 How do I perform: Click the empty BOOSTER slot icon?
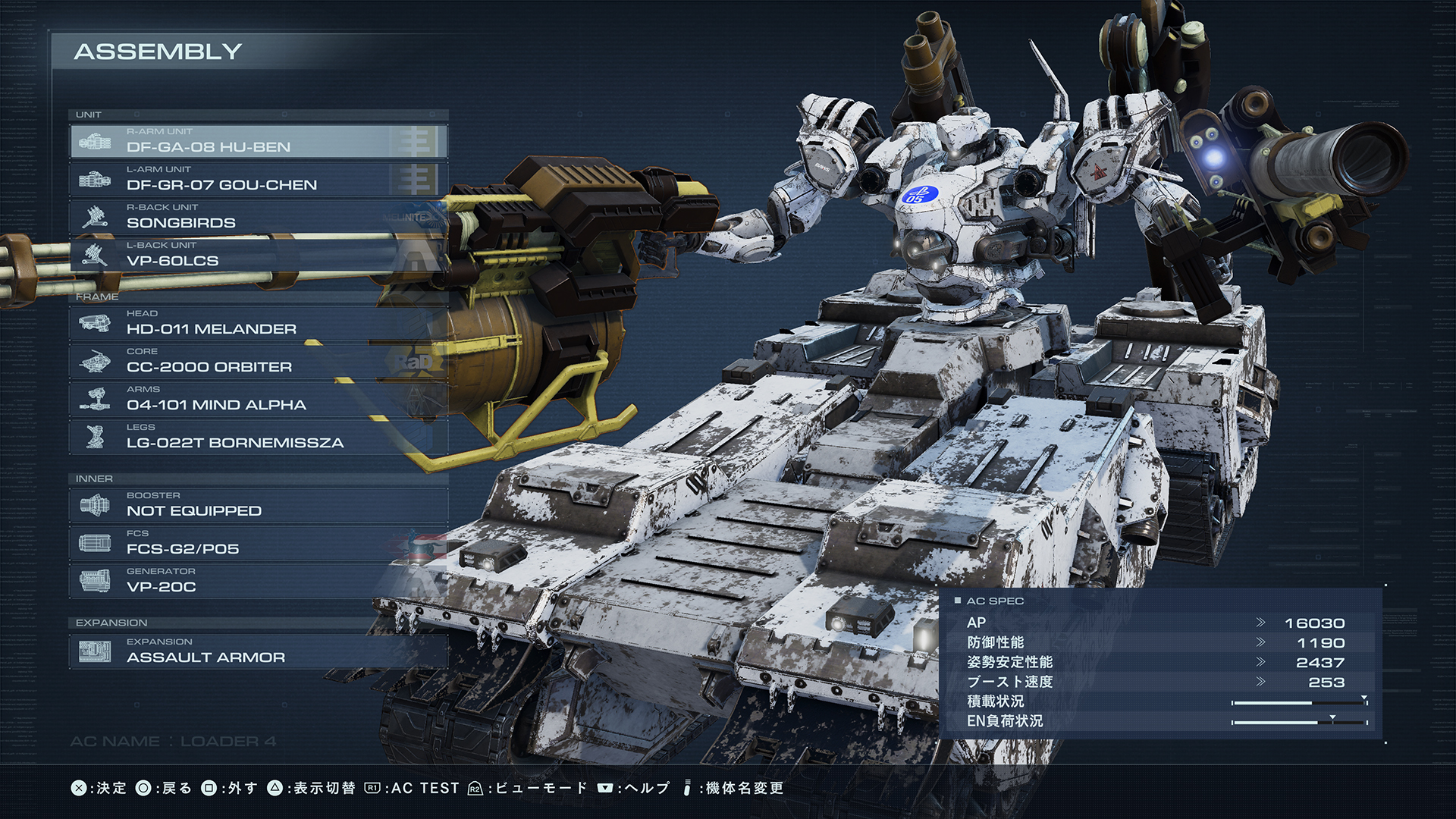pos(96,505)
